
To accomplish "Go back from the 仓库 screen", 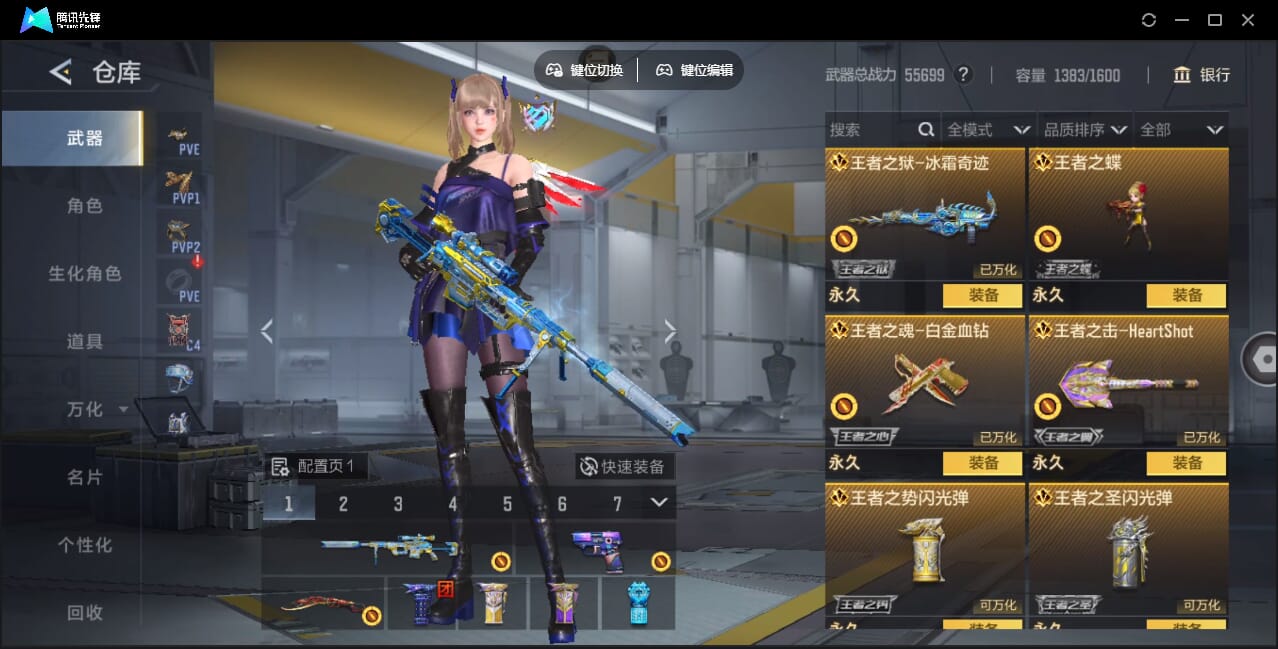I will coord(61,72).
